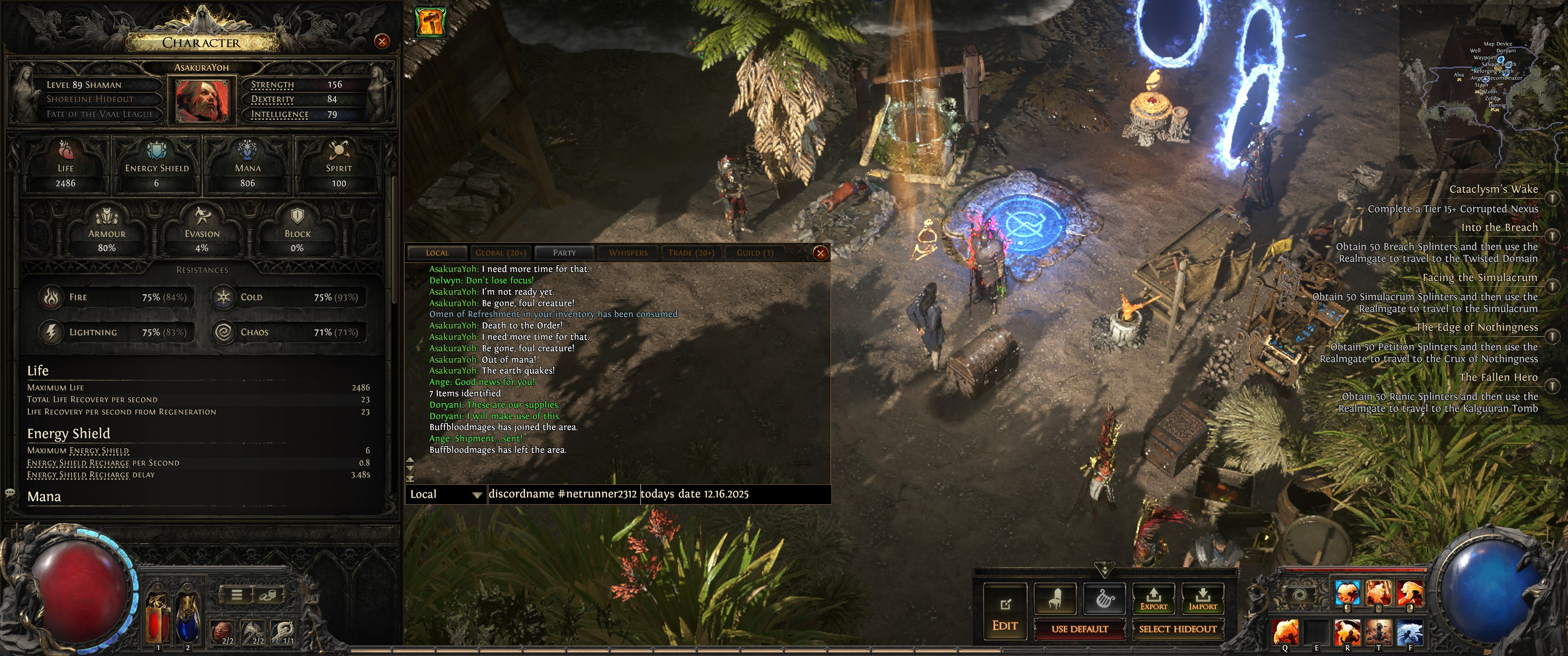Close the Character panel
Viewport: 1568px width, 656px height.
(382, 41)
